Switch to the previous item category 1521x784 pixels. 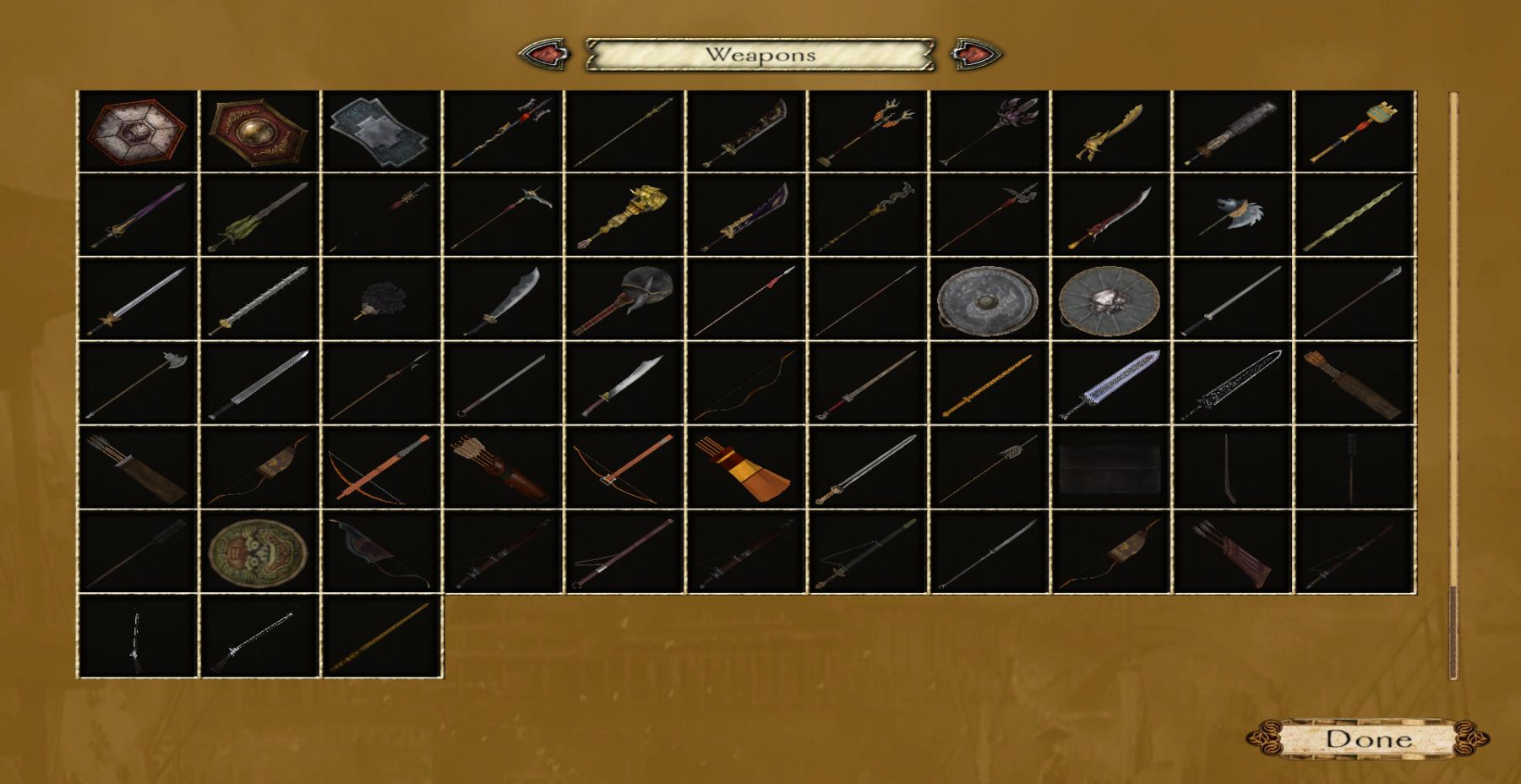[x=544, y=54]
